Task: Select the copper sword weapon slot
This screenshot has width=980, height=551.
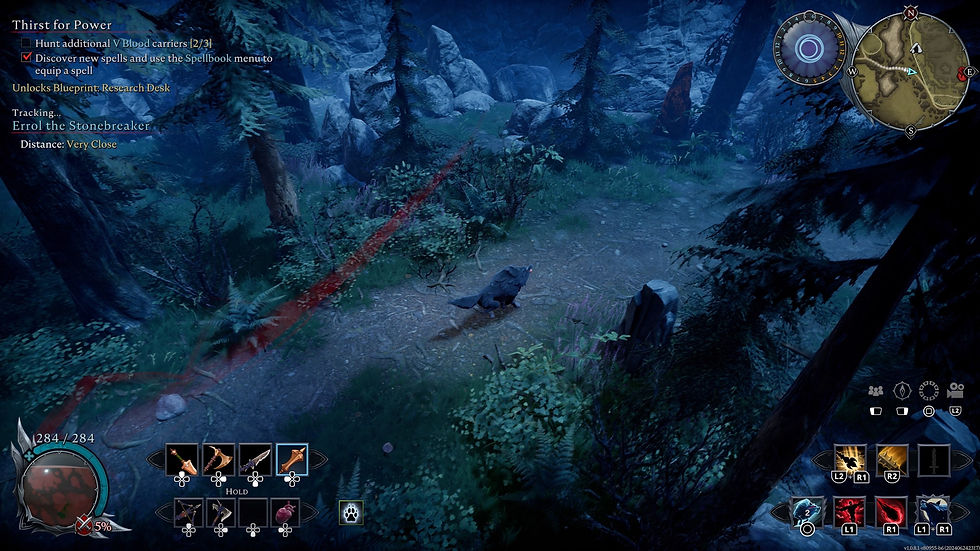Action: pos(182,459)
